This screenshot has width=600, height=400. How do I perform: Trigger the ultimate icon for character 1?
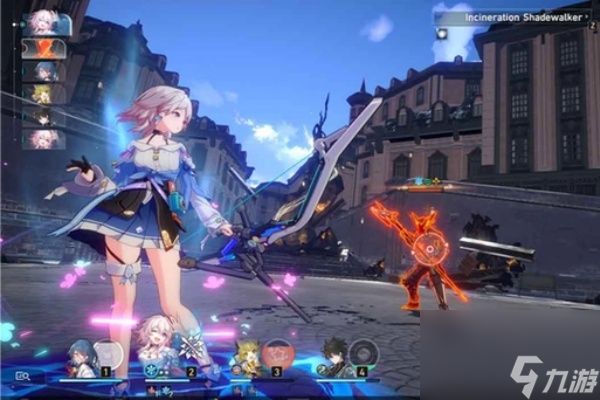[108, 355]
